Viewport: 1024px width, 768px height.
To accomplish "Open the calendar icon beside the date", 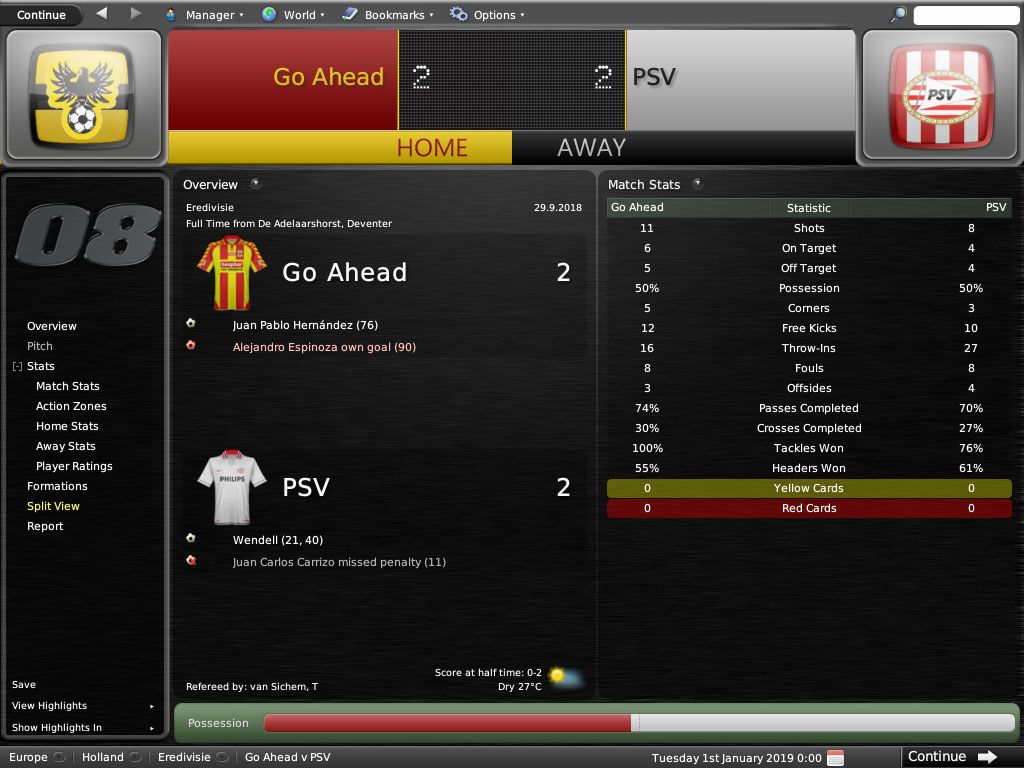I will coord(836,757).
